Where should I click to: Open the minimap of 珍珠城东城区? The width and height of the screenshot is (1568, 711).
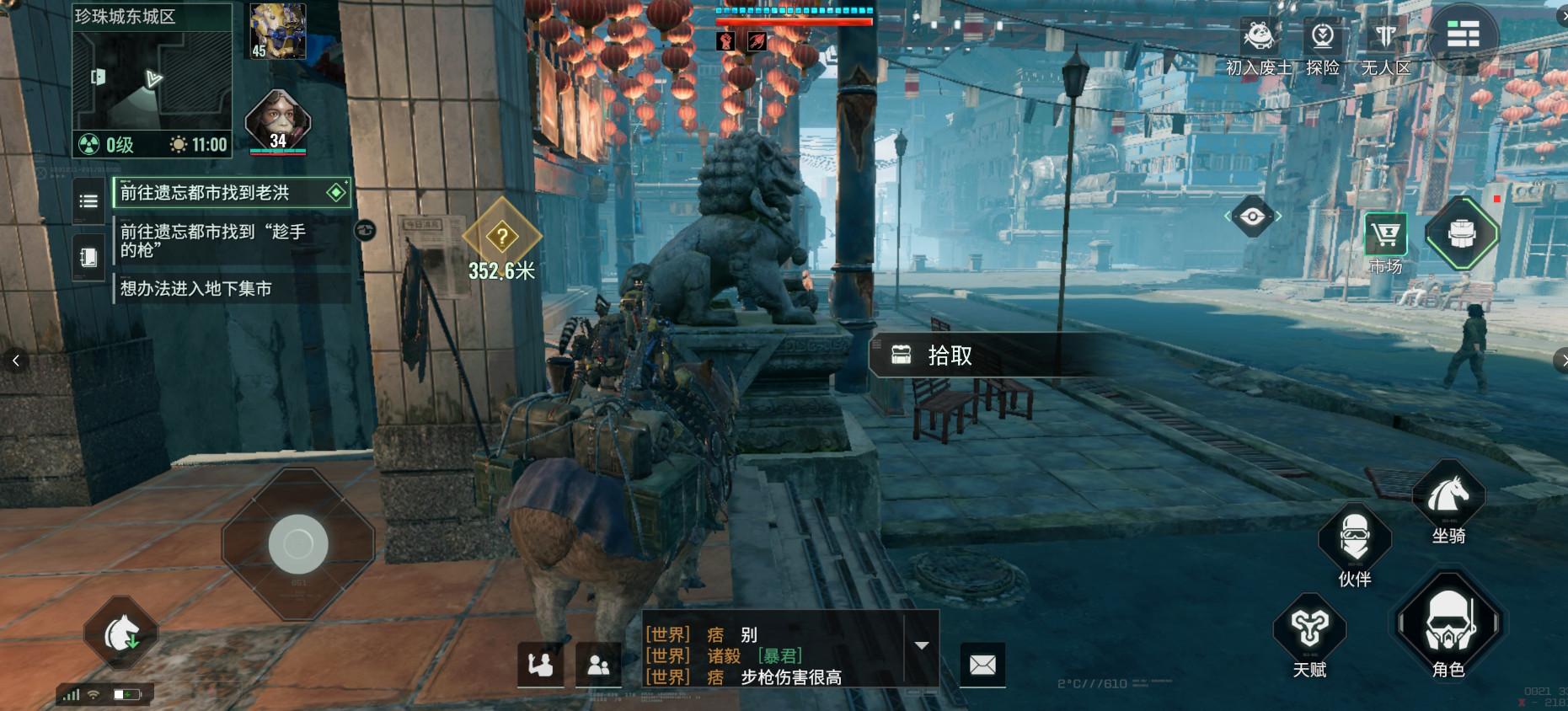click(x=152, y=80)
